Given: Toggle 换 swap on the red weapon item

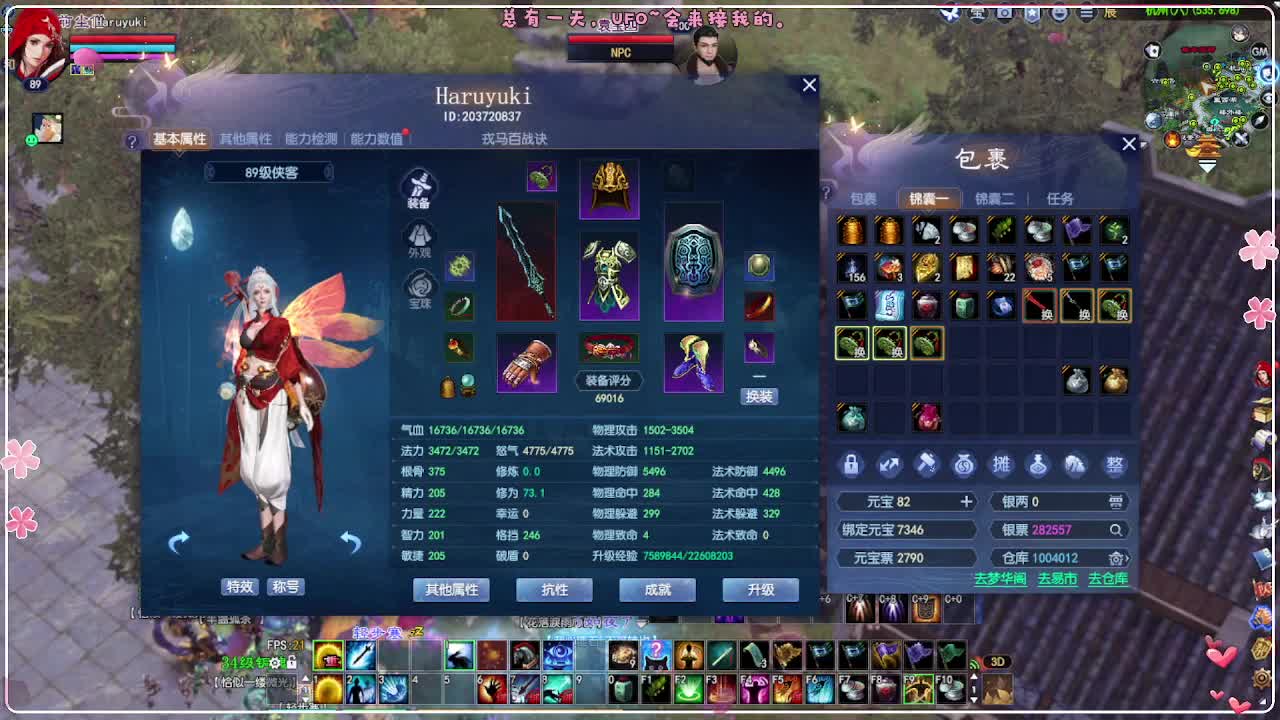Looking at the screenshot, I should point(1041,306).
